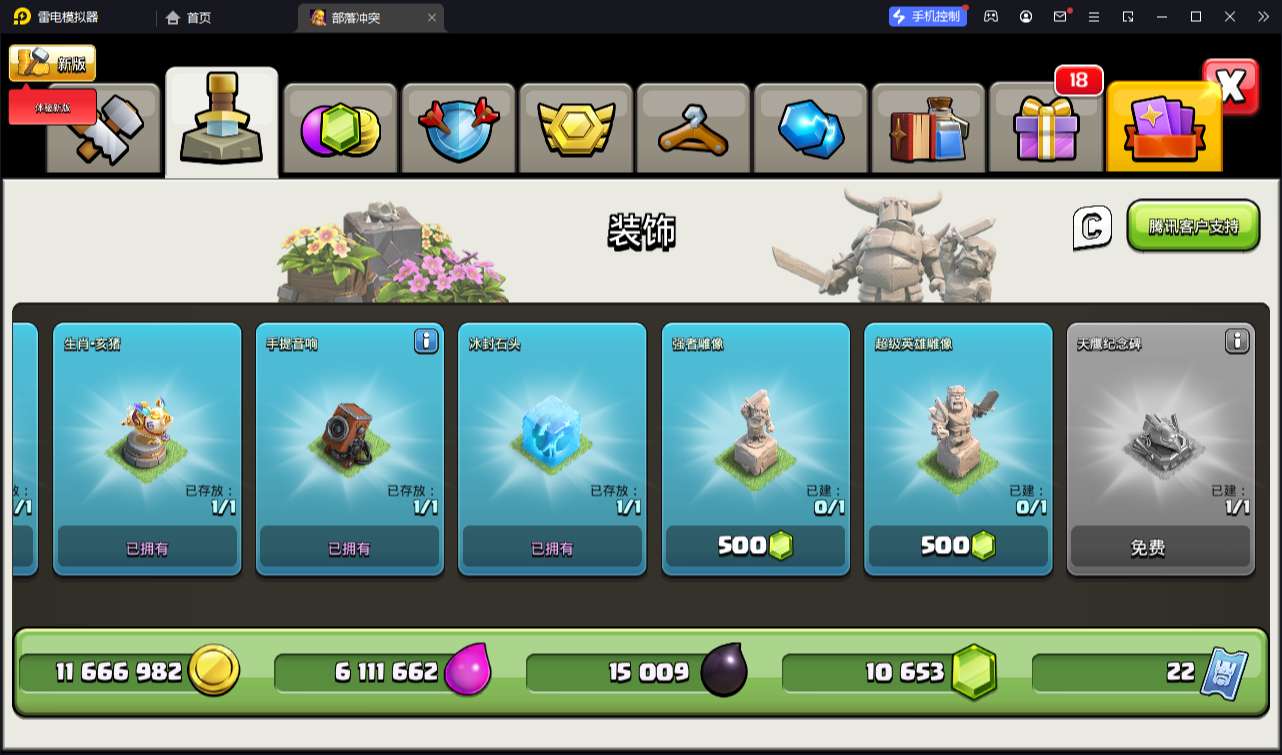Screen dimensions: 1282x755
Task: Open the magic book and potion tab
Action: coord(929,130)
